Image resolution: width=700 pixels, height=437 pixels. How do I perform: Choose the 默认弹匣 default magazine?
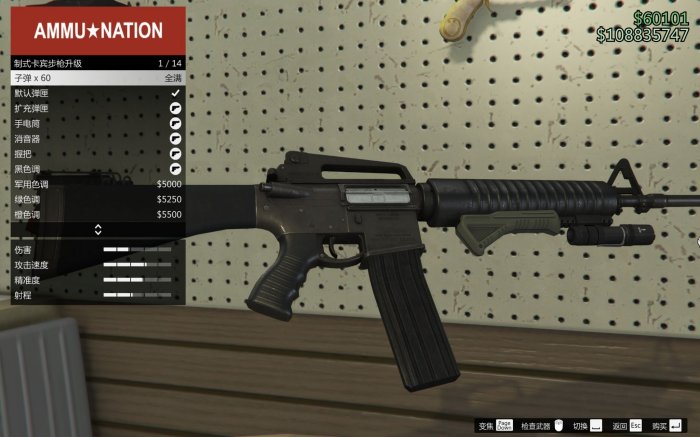(97, 92)
